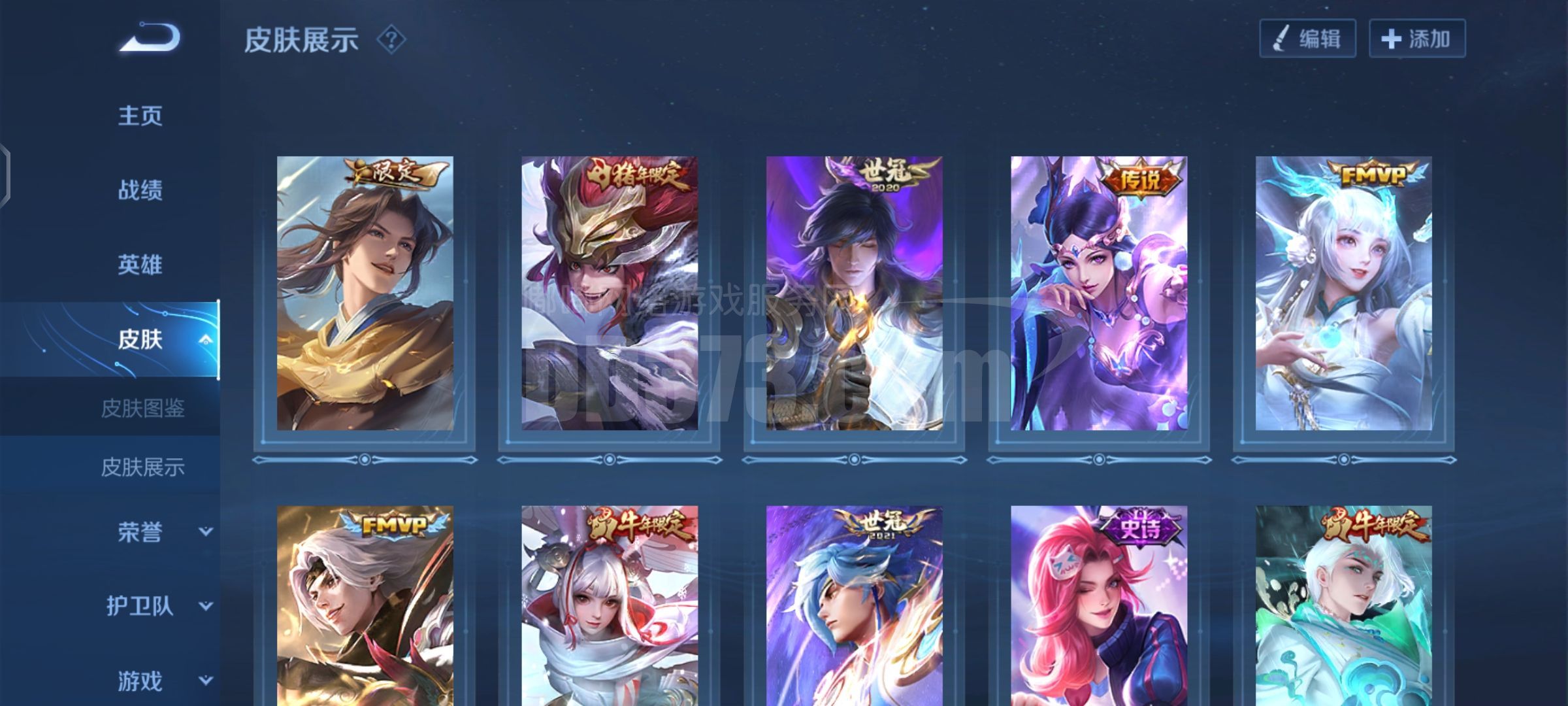Select the 限定 skin card
Viewport: 1568px width, 706px height.
point(365,294)
